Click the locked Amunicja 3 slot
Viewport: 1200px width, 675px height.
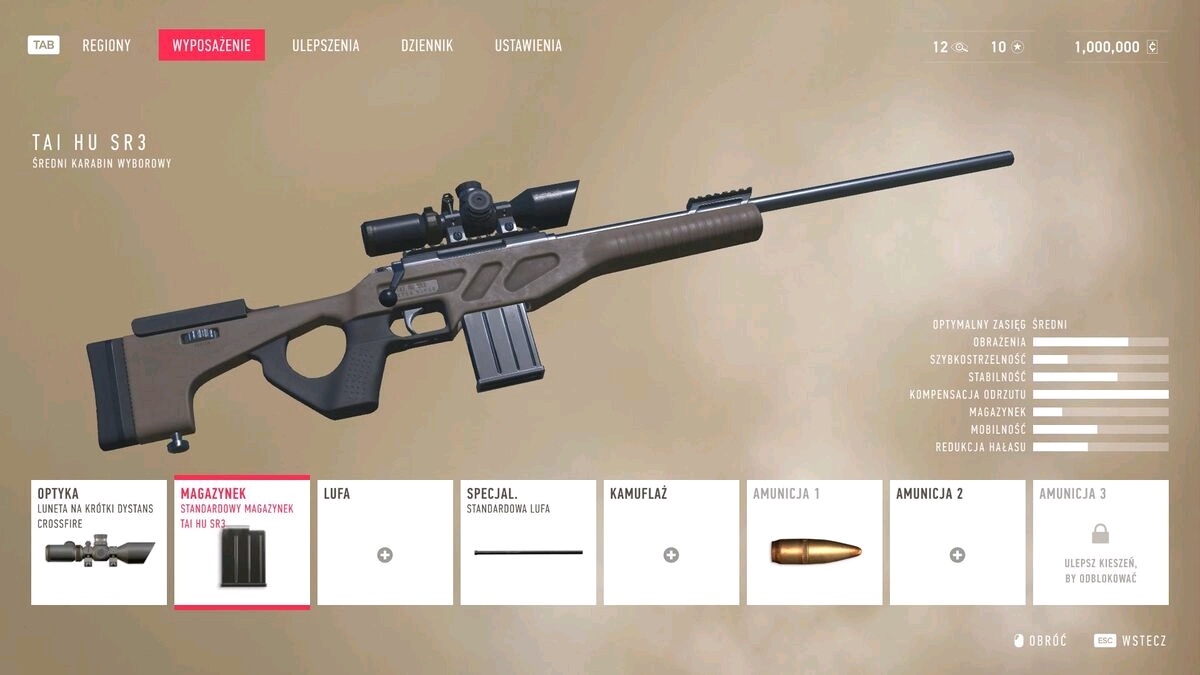pos(1100,542)
